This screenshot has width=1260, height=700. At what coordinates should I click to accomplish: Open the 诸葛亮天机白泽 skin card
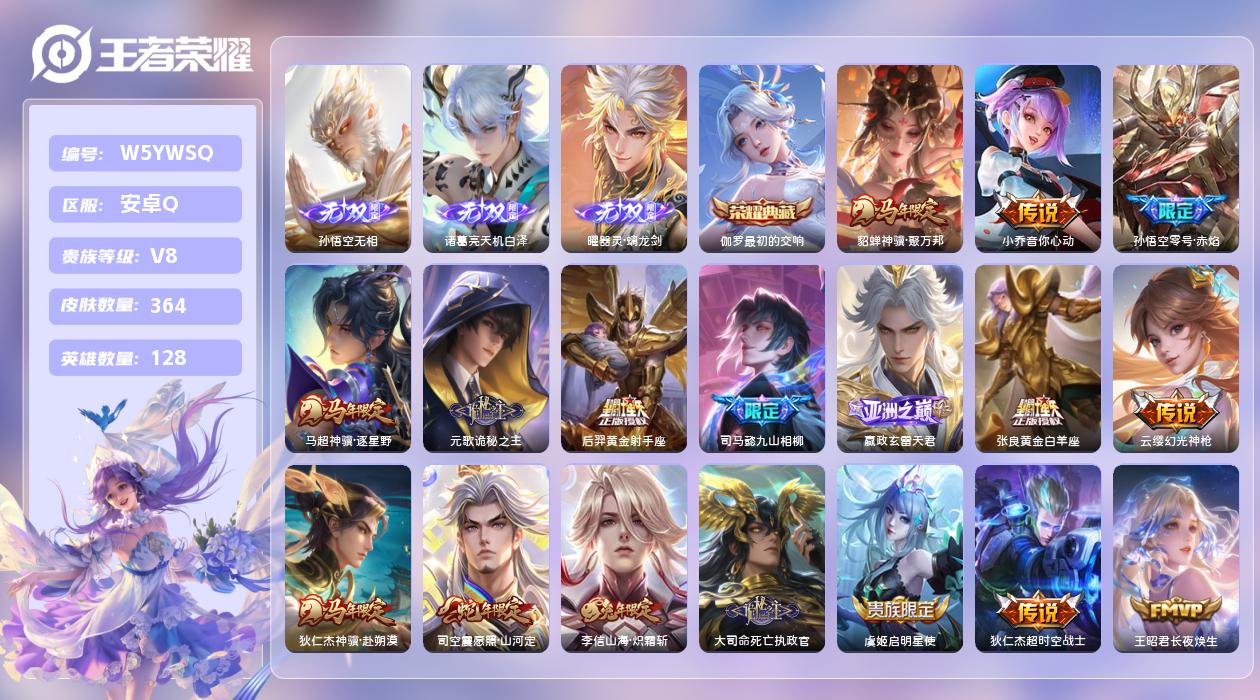pyautogui.click(x=486, y=158)
